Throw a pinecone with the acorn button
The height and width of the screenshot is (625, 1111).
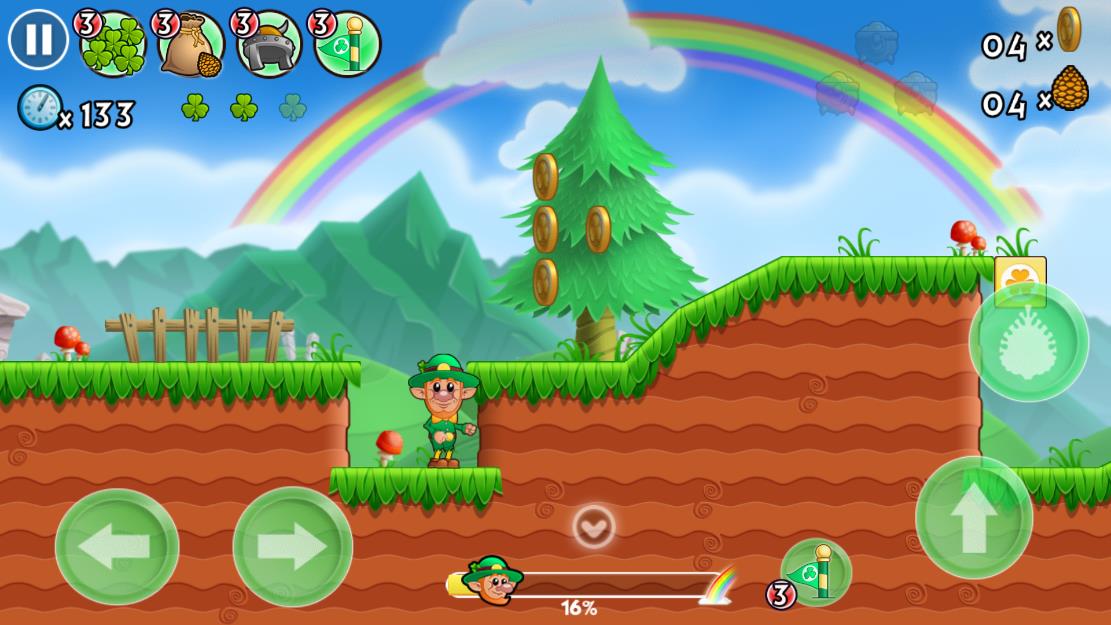pos(1028,342)
